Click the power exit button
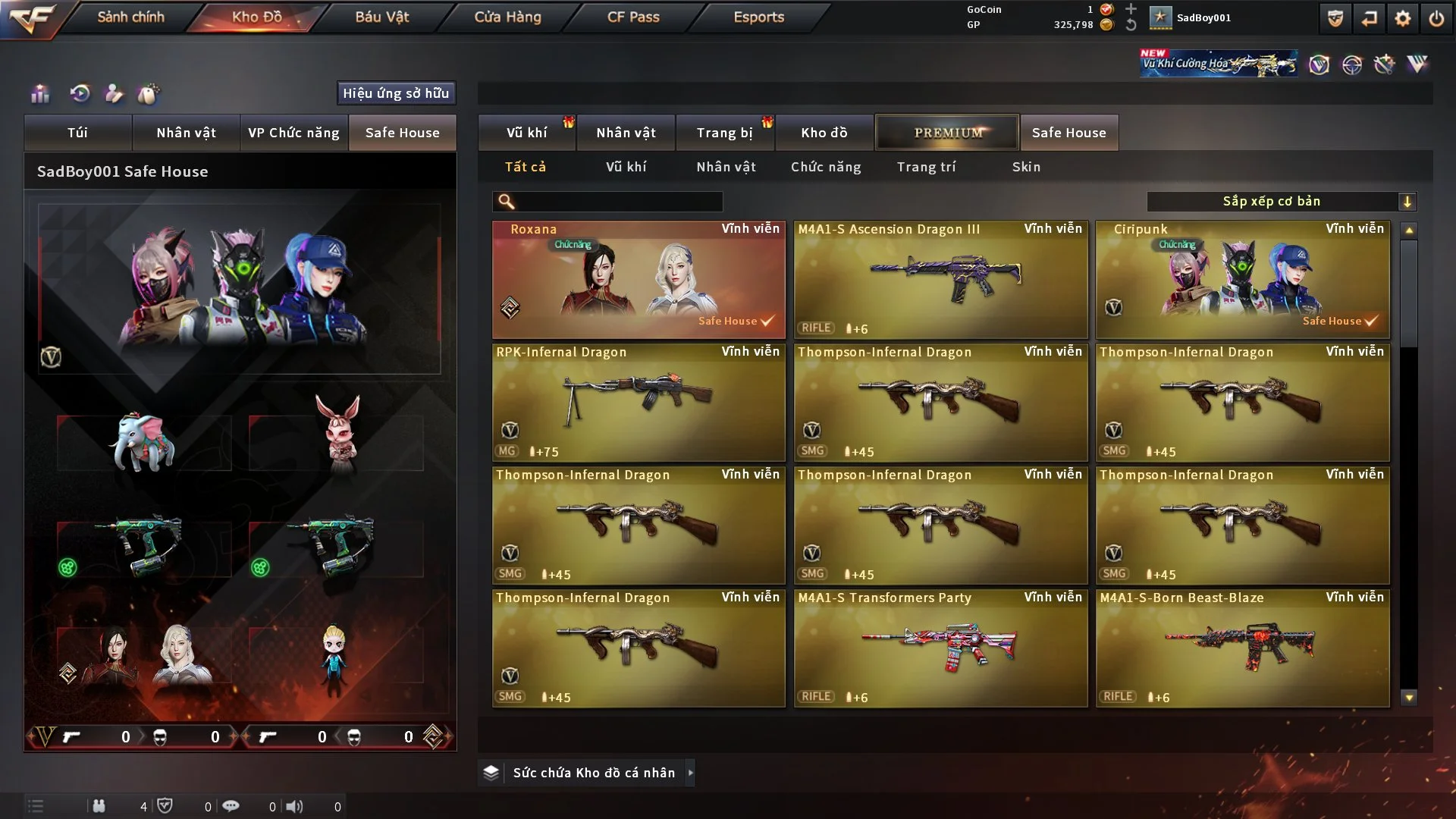 tap(1436, 18)
